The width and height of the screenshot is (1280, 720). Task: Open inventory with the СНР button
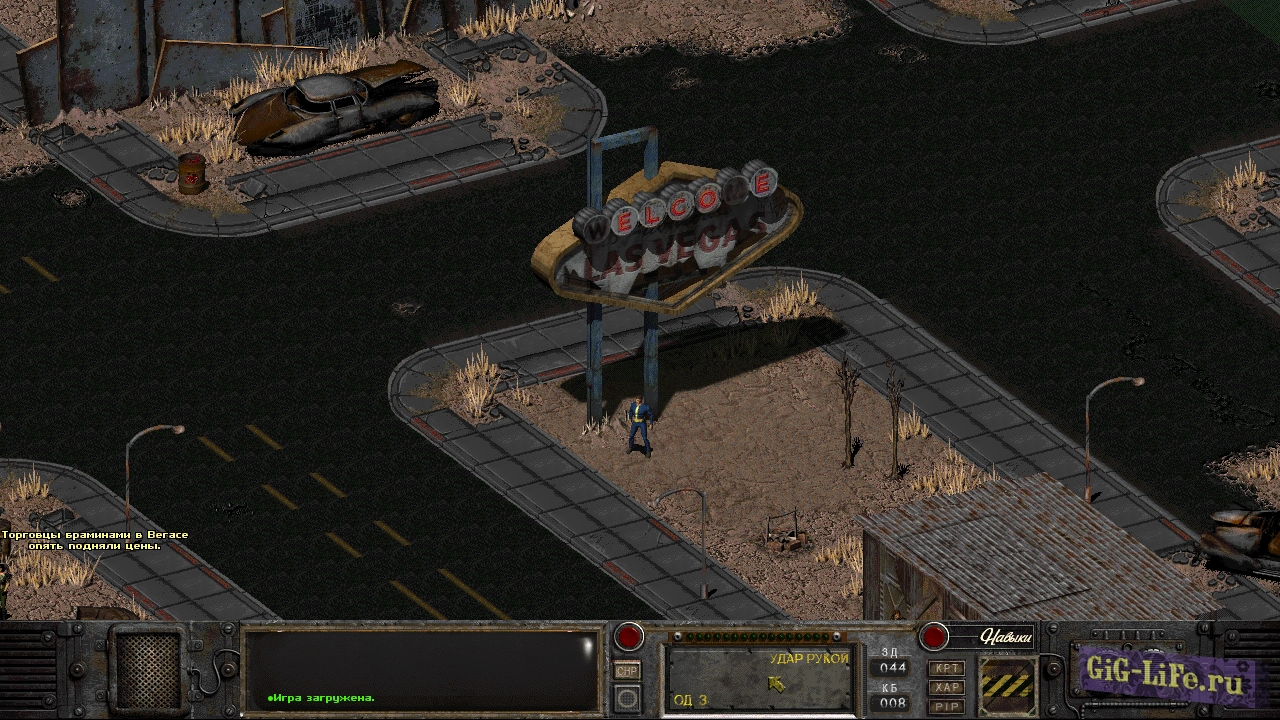click(x=628, y=671)
